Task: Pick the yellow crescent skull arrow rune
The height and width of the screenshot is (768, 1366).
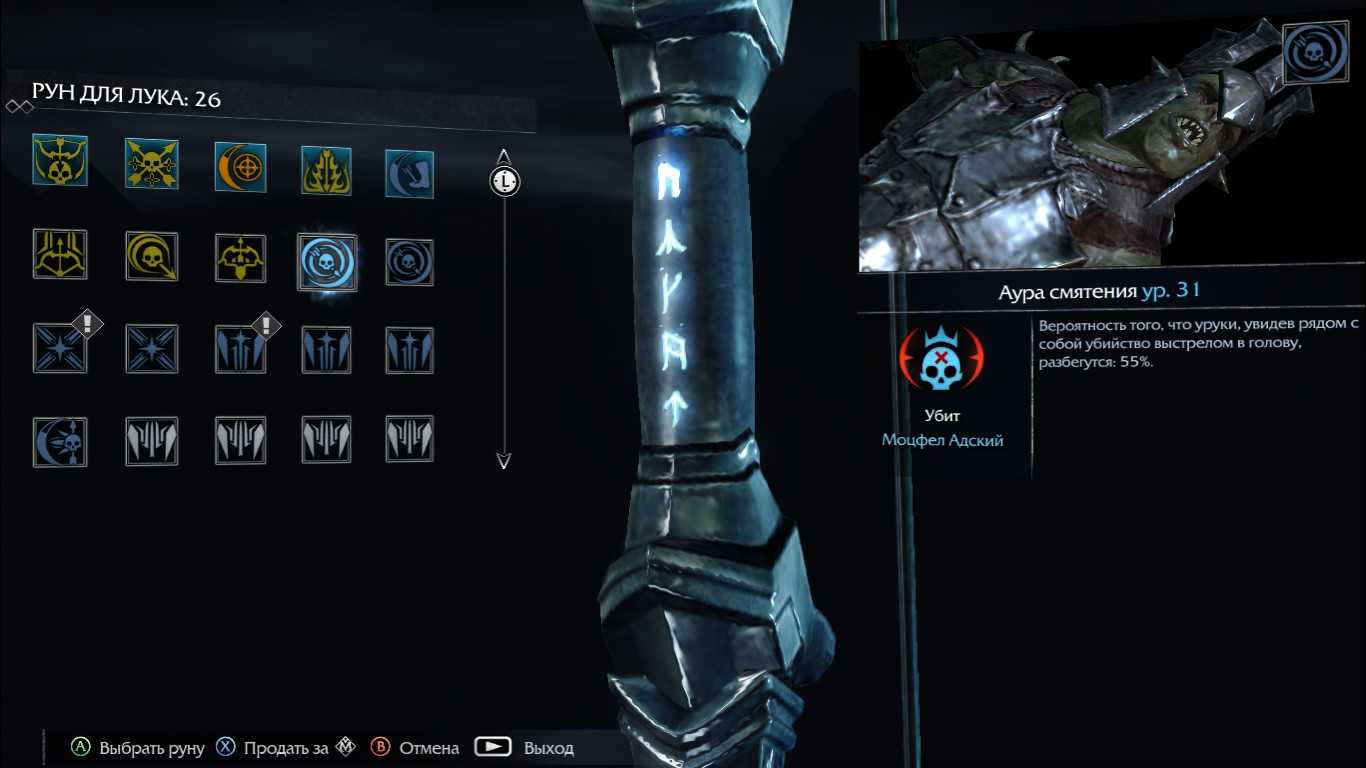Action: pyautogui.click(x=151, y=257)
